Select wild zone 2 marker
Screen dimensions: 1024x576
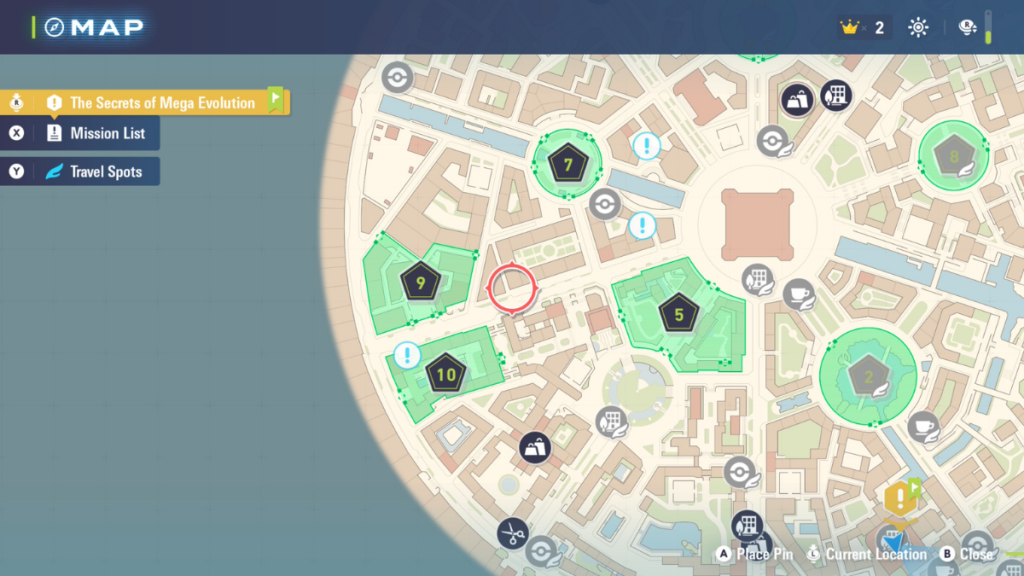[868, 377]
